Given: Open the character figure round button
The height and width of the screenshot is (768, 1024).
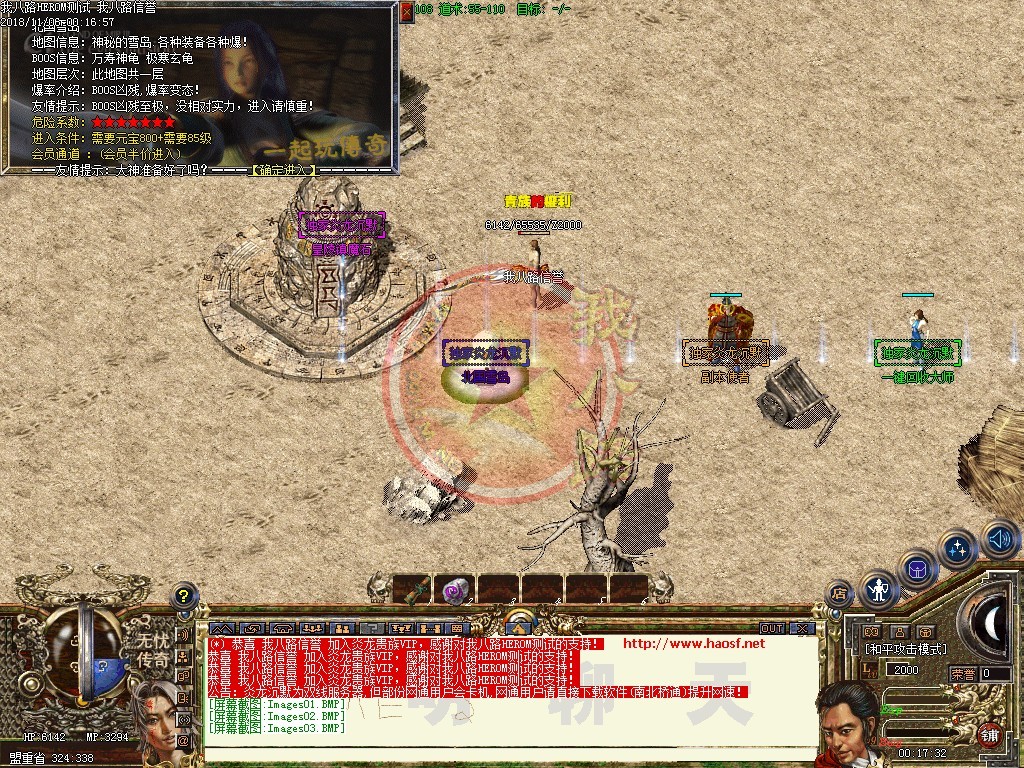Looking at the screenshot, I should pos(879,589).
